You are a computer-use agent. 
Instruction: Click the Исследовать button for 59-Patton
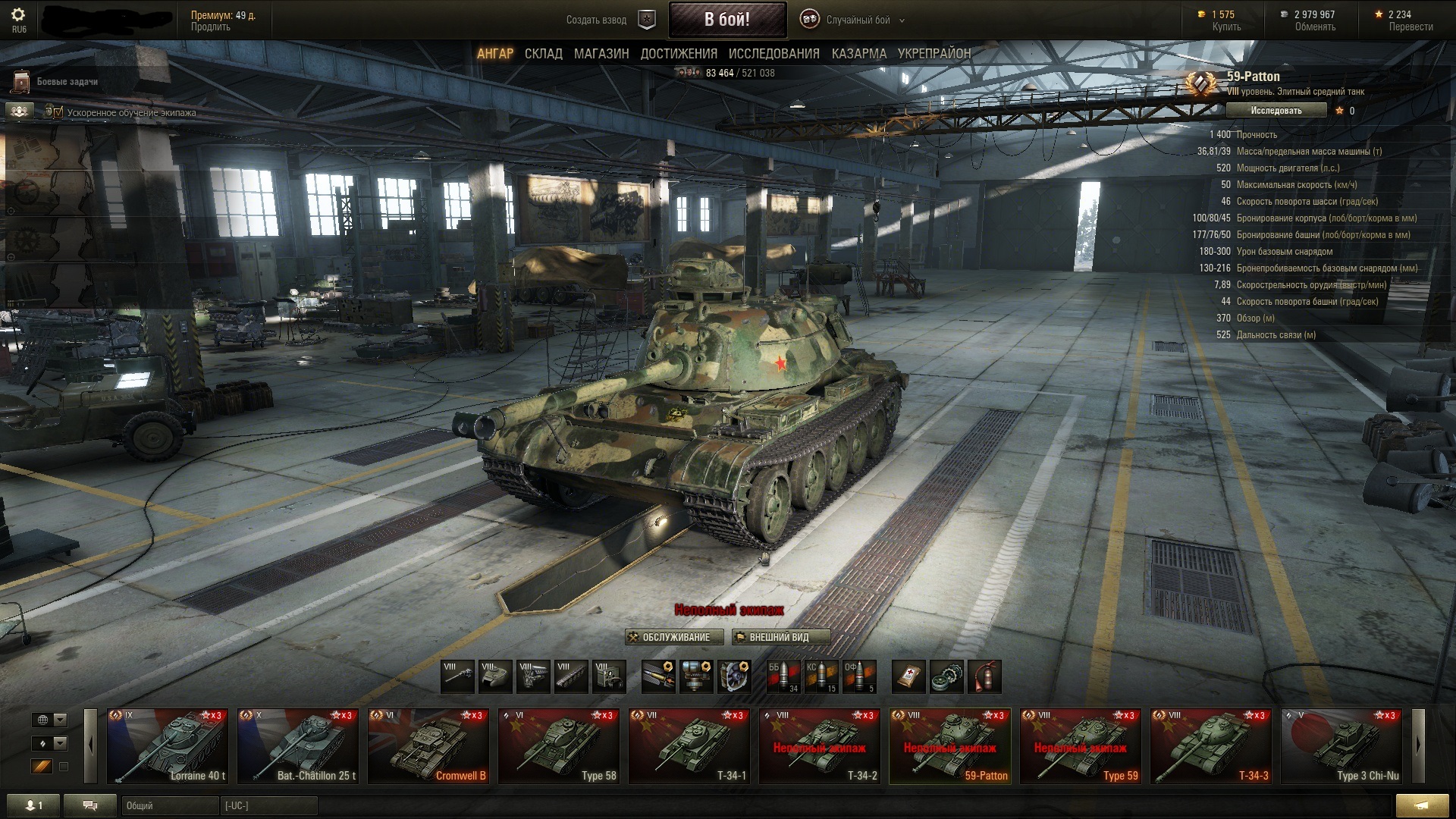tap(1276, 111)
